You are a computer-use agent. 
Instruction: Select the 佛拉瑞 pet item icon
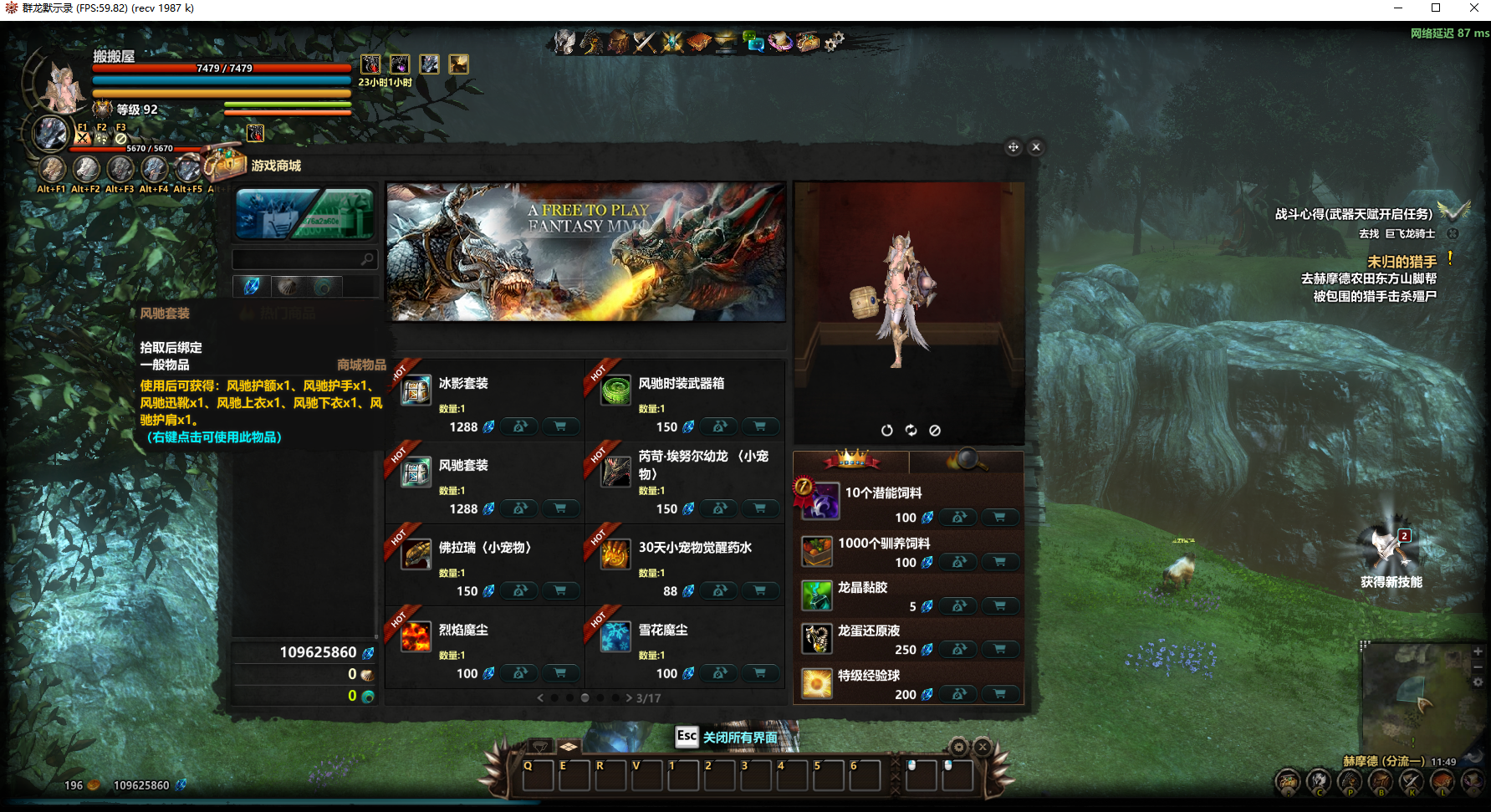click(x=416, y=554)
